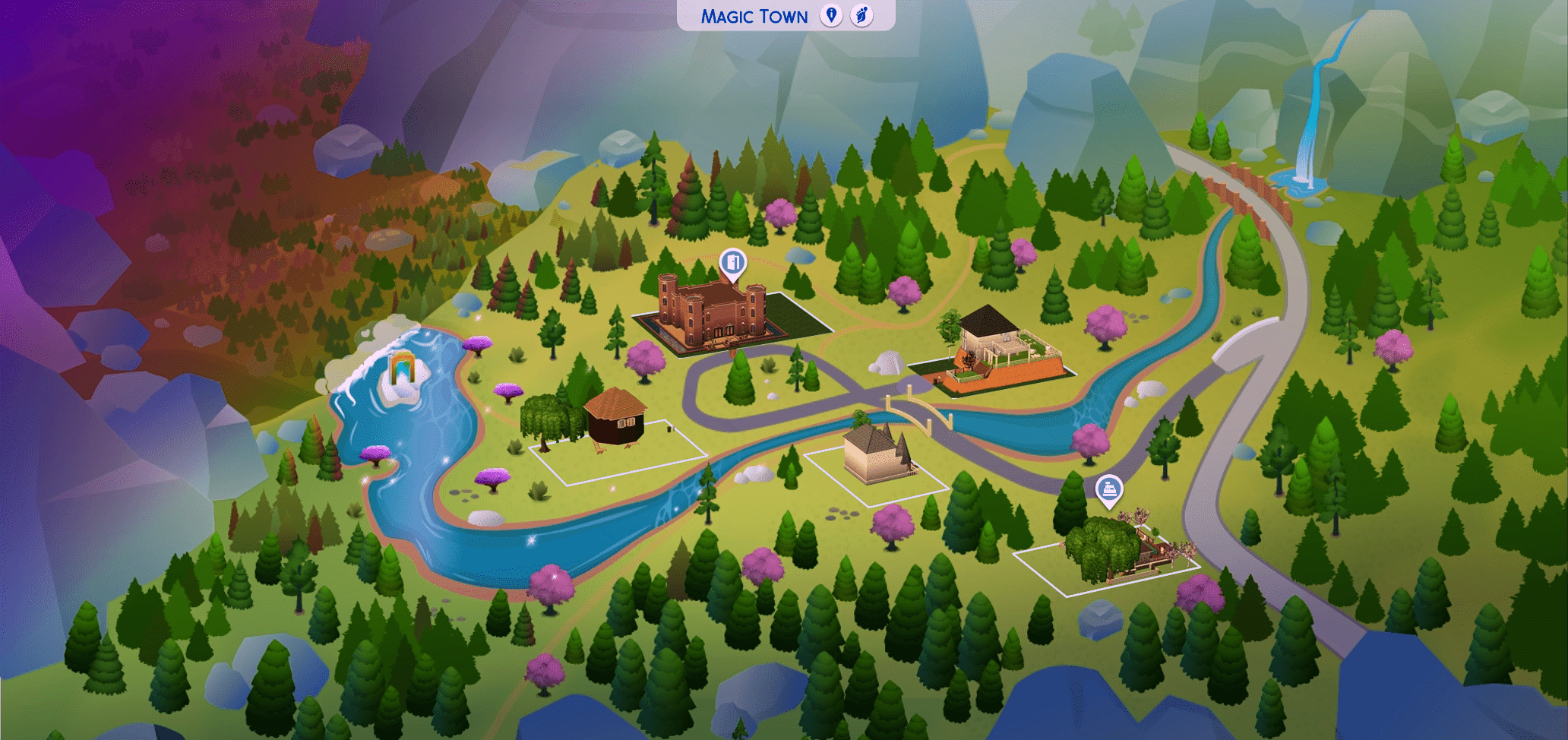
Task: Click the footprints icon beside Magic Town
Action: [861, 15]
